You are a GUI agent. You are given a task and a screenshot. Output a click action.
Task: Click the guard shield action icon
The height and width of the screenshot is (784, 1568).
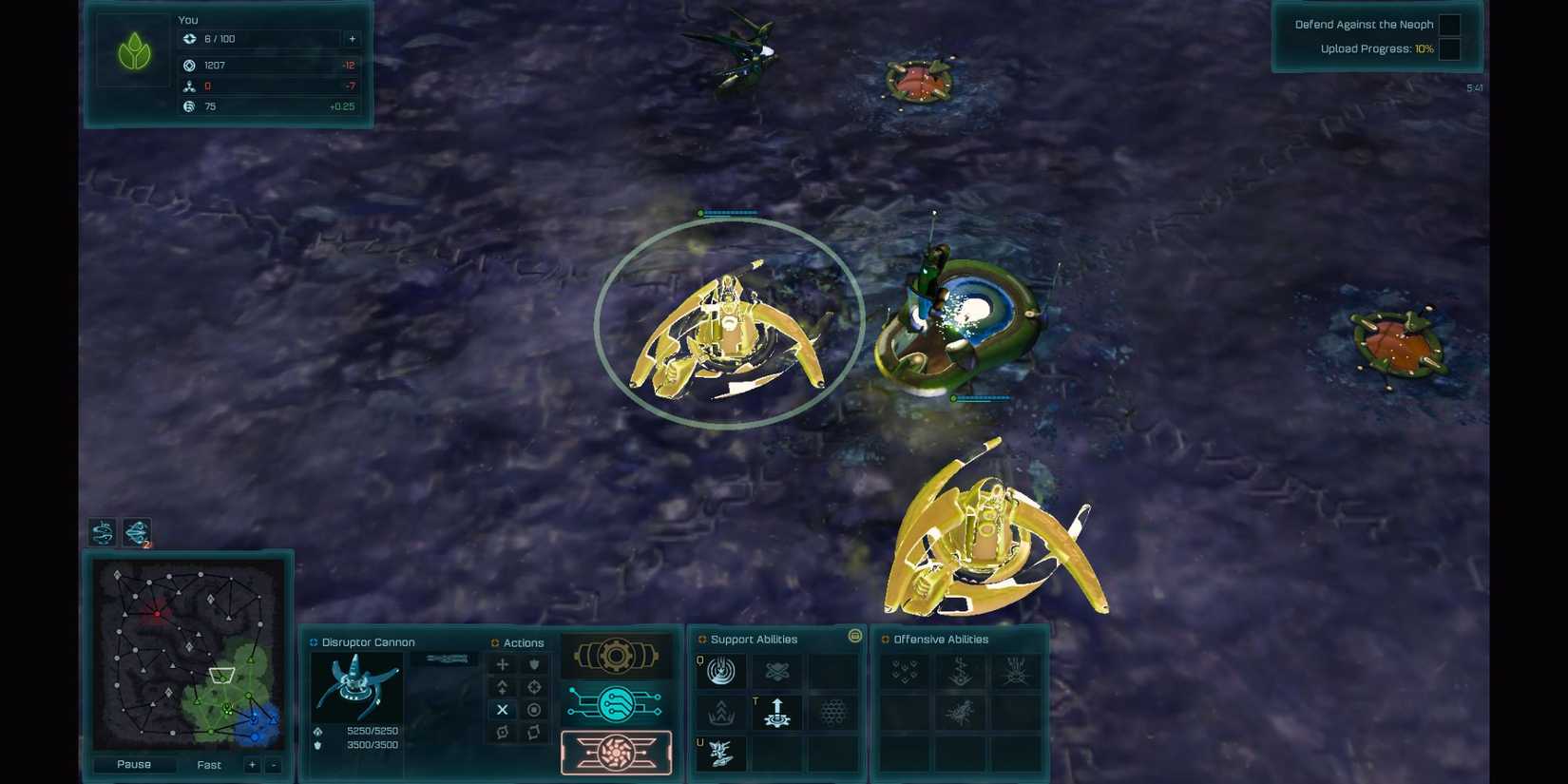pos(534,664)
